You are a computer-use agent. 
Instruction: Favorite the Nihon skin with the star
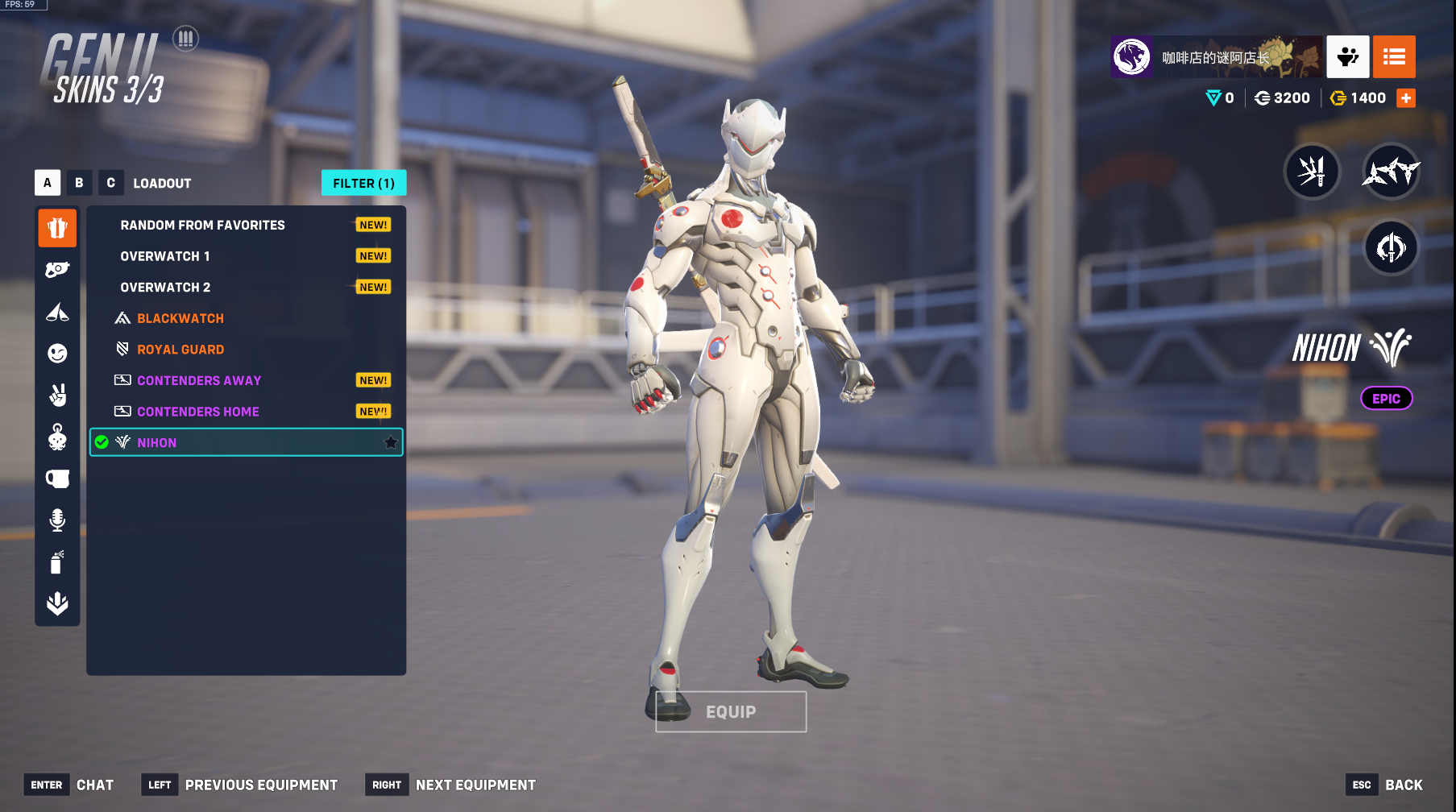pos(391,442)
